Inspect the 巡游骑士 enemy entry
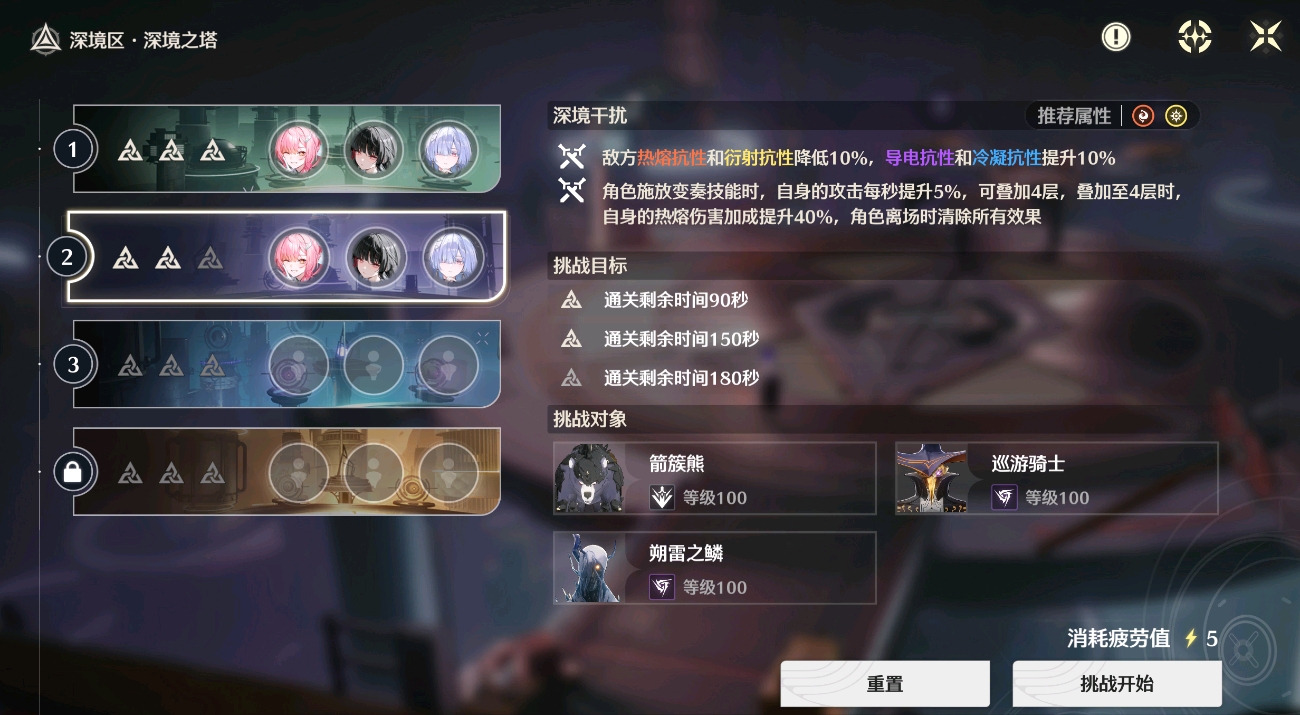Screen dimensions: 1300x715 pos(1056,478)
